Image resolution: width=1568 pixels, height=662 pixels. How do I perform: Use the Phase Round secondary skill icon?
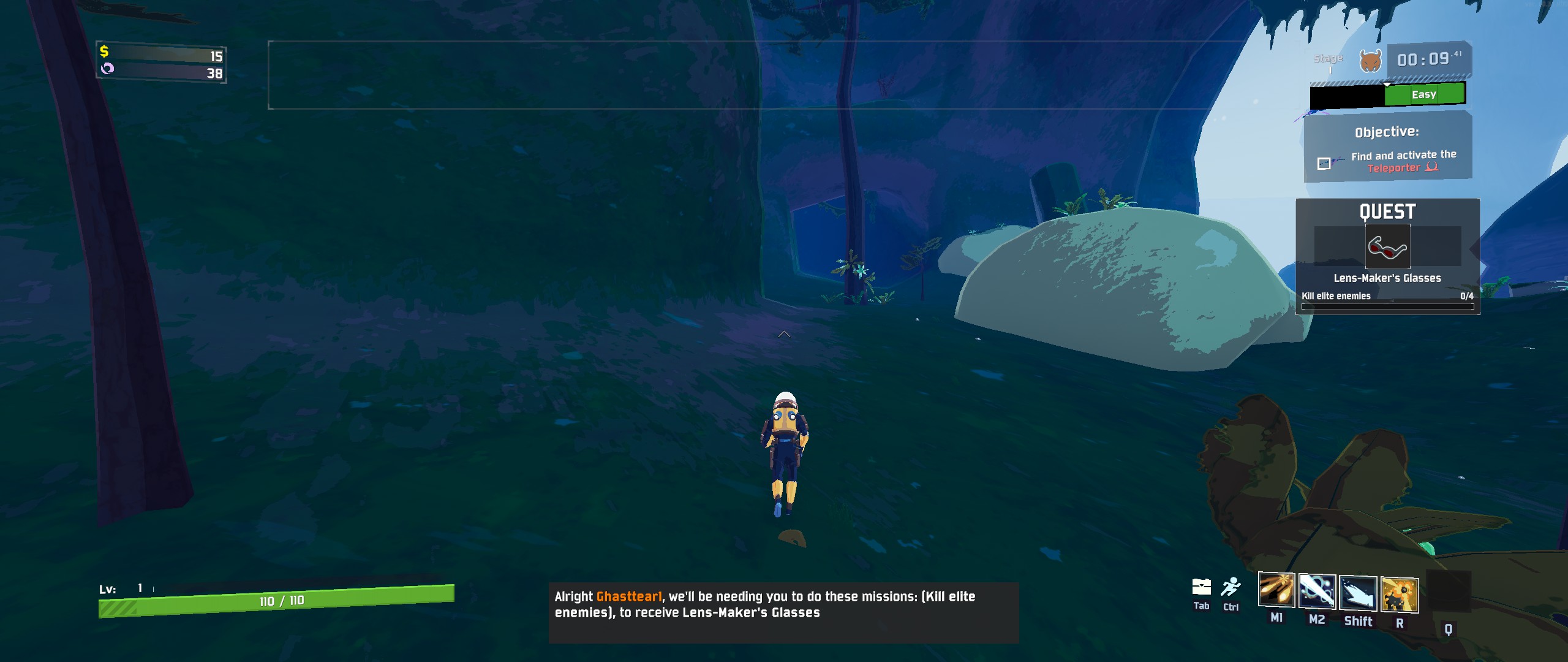click(x=1317, y=591)
